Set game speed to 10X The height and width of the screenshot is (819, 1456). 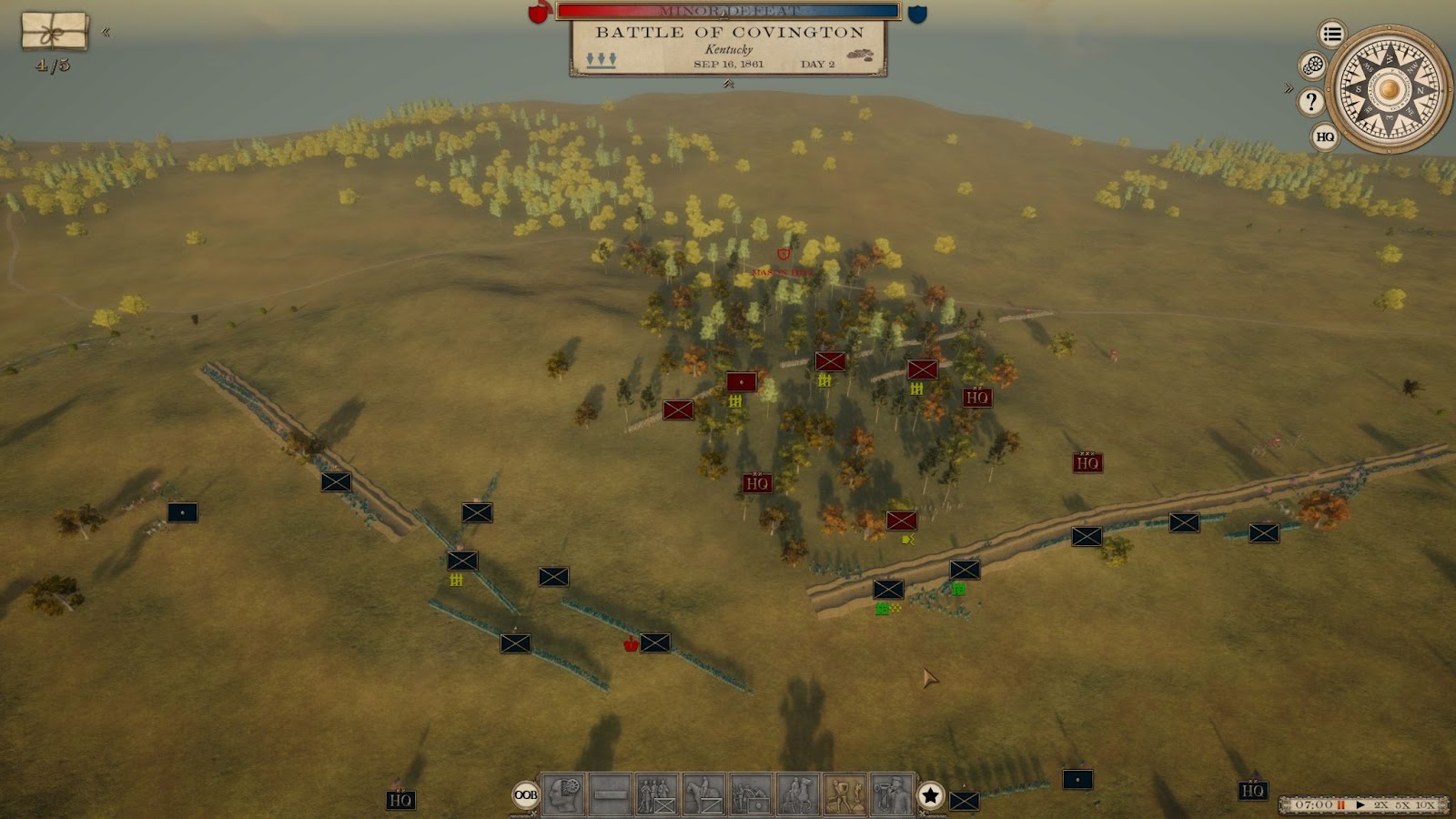1425,804
